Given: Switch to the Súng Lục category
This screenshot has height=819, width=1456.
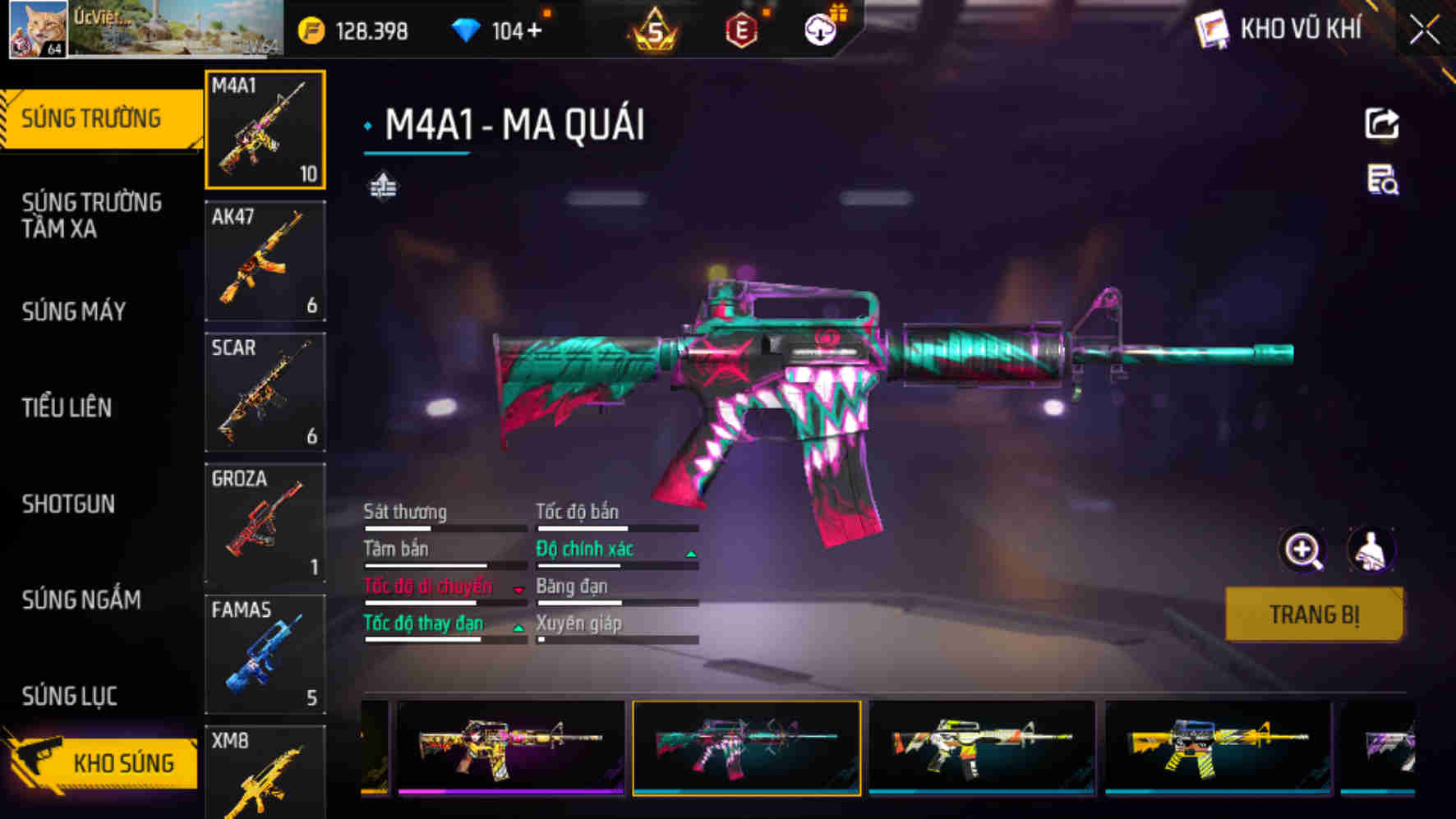Looking at the screenshot, I should click(70, 696).
